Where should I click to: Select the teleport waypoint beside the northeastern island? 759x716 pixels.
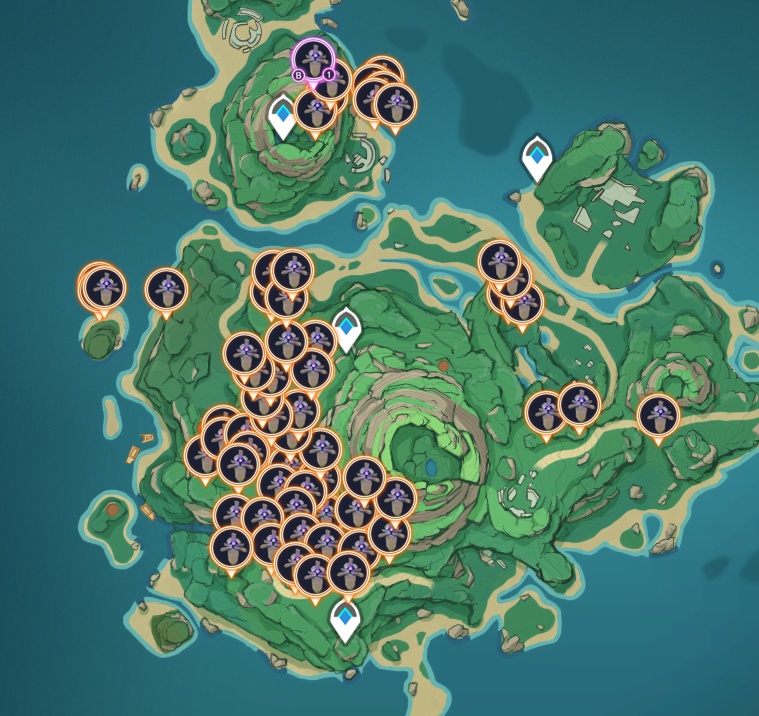tap(537, 158)
